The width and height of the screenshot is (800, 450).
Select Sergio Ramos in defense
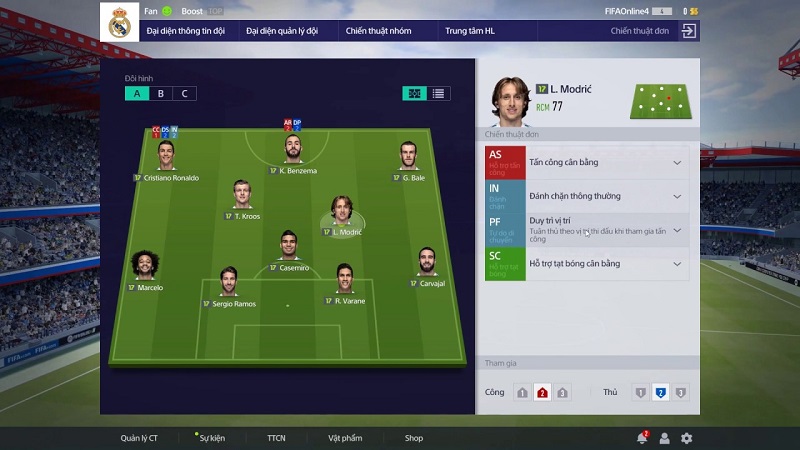228,279
